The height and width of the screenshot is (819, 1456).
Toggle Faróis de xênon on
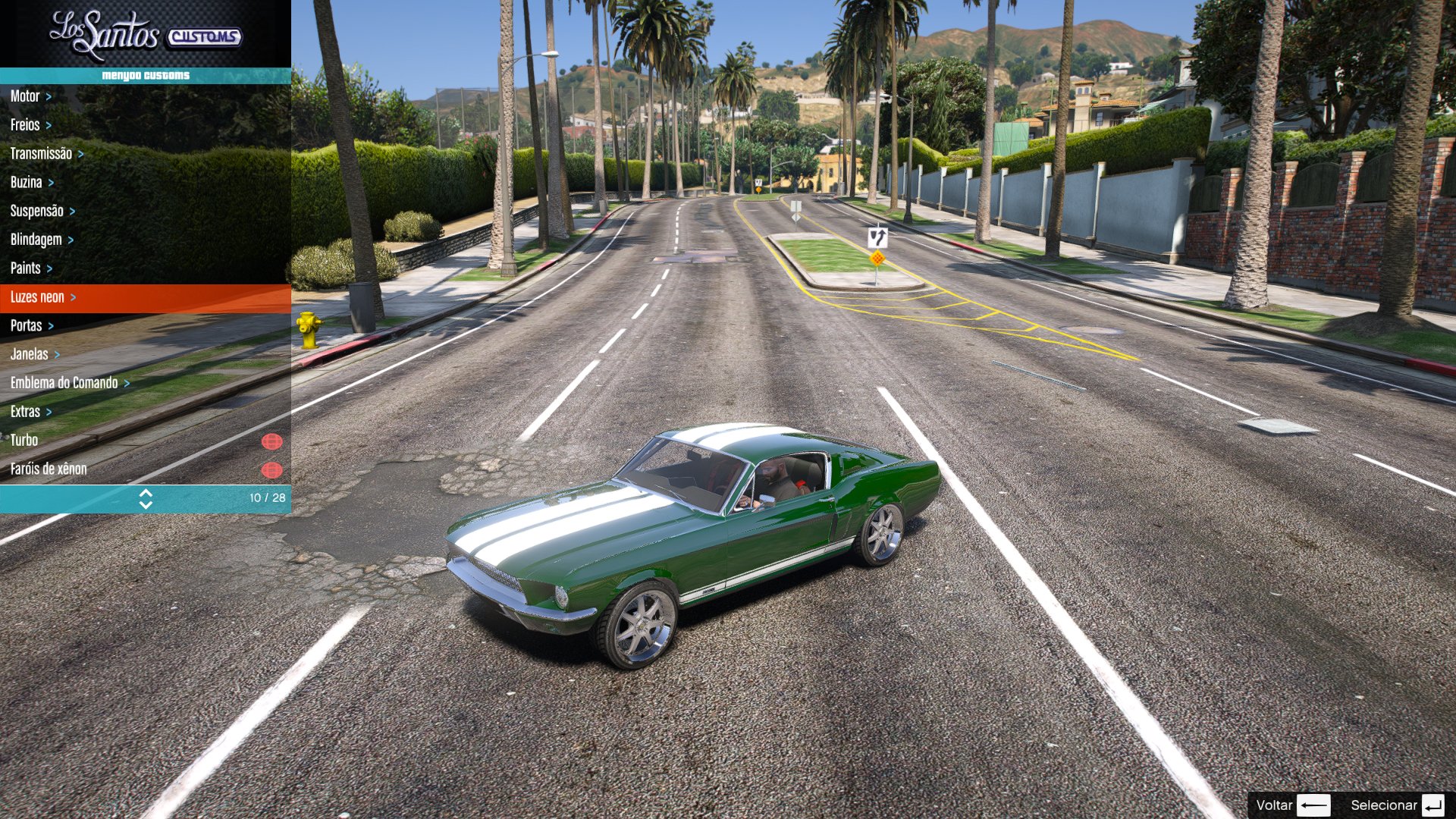pyautogui.click(x=271, y=469)
